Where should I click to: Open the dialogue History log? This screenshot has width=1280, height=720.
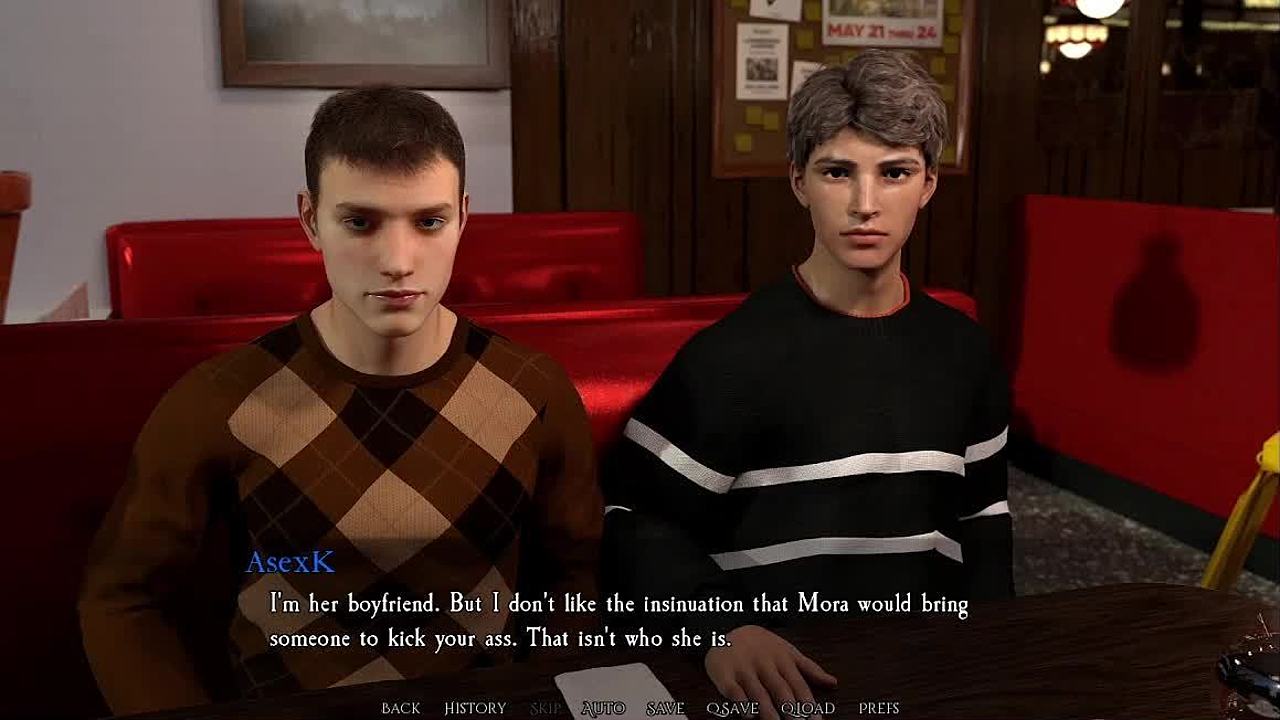(475, 708)
